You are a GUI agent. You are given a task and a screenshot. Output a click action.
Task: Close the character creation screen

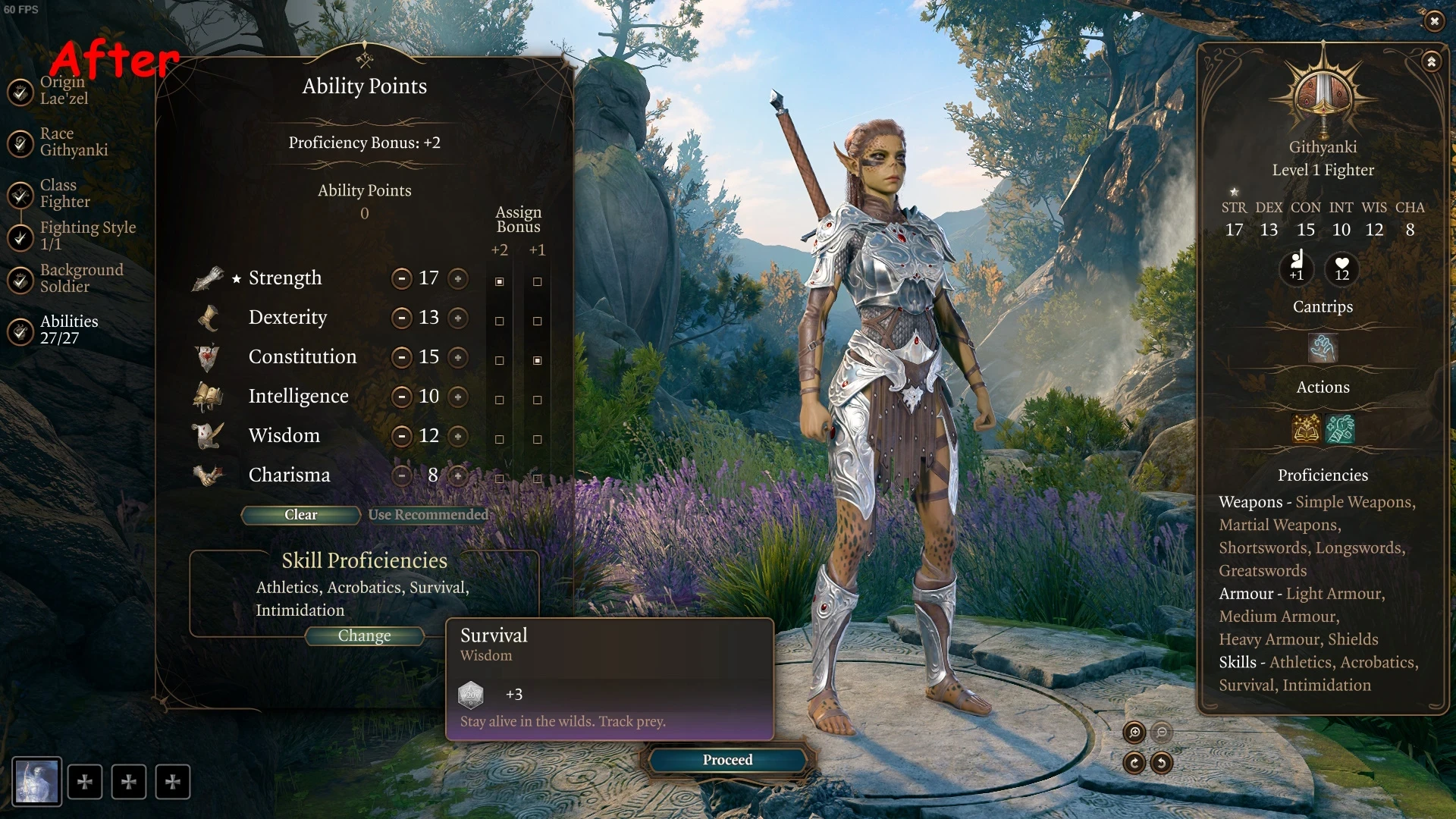tap(1434, 21)
